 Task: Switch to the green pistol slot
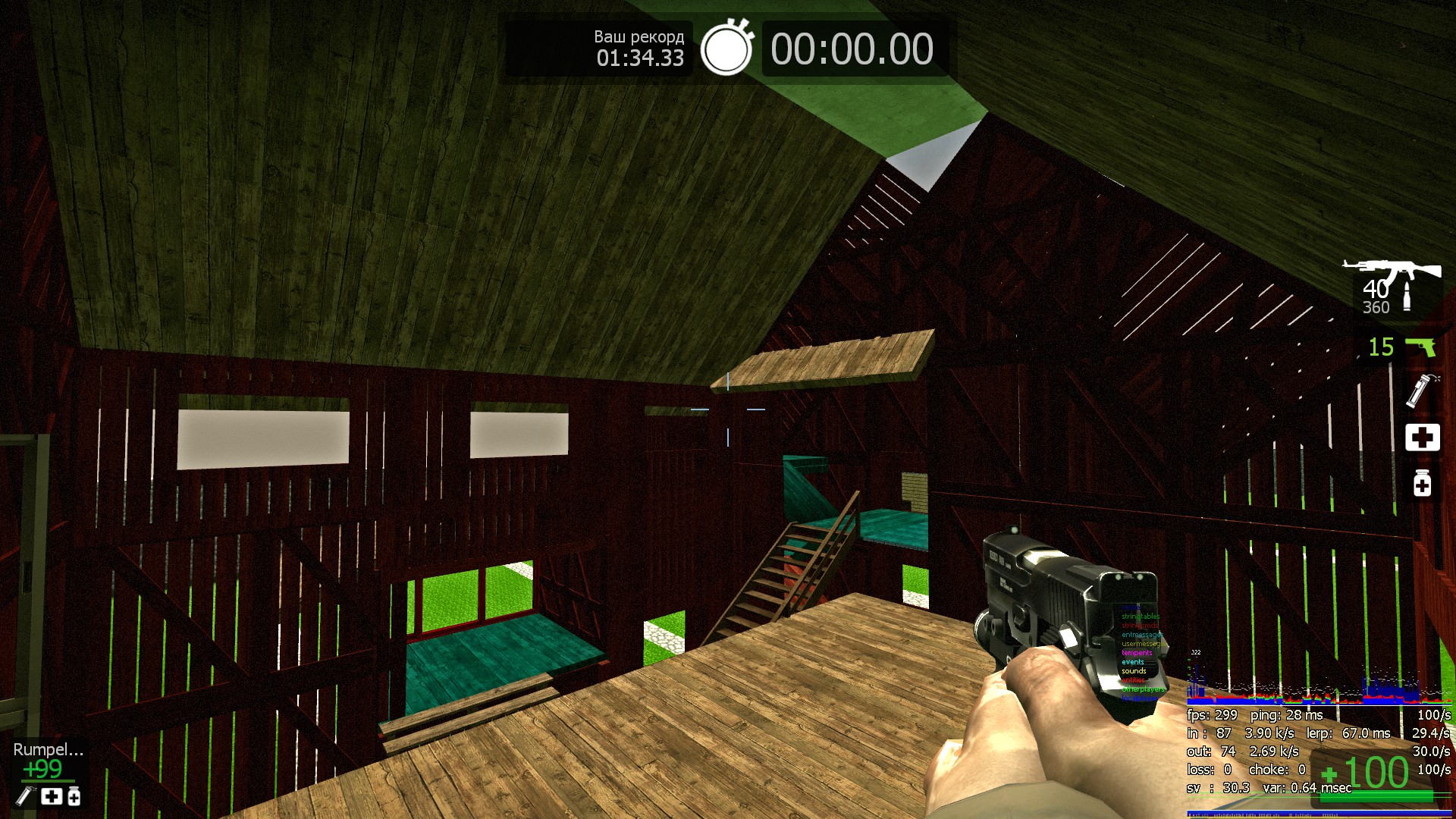click(1420, 347)
